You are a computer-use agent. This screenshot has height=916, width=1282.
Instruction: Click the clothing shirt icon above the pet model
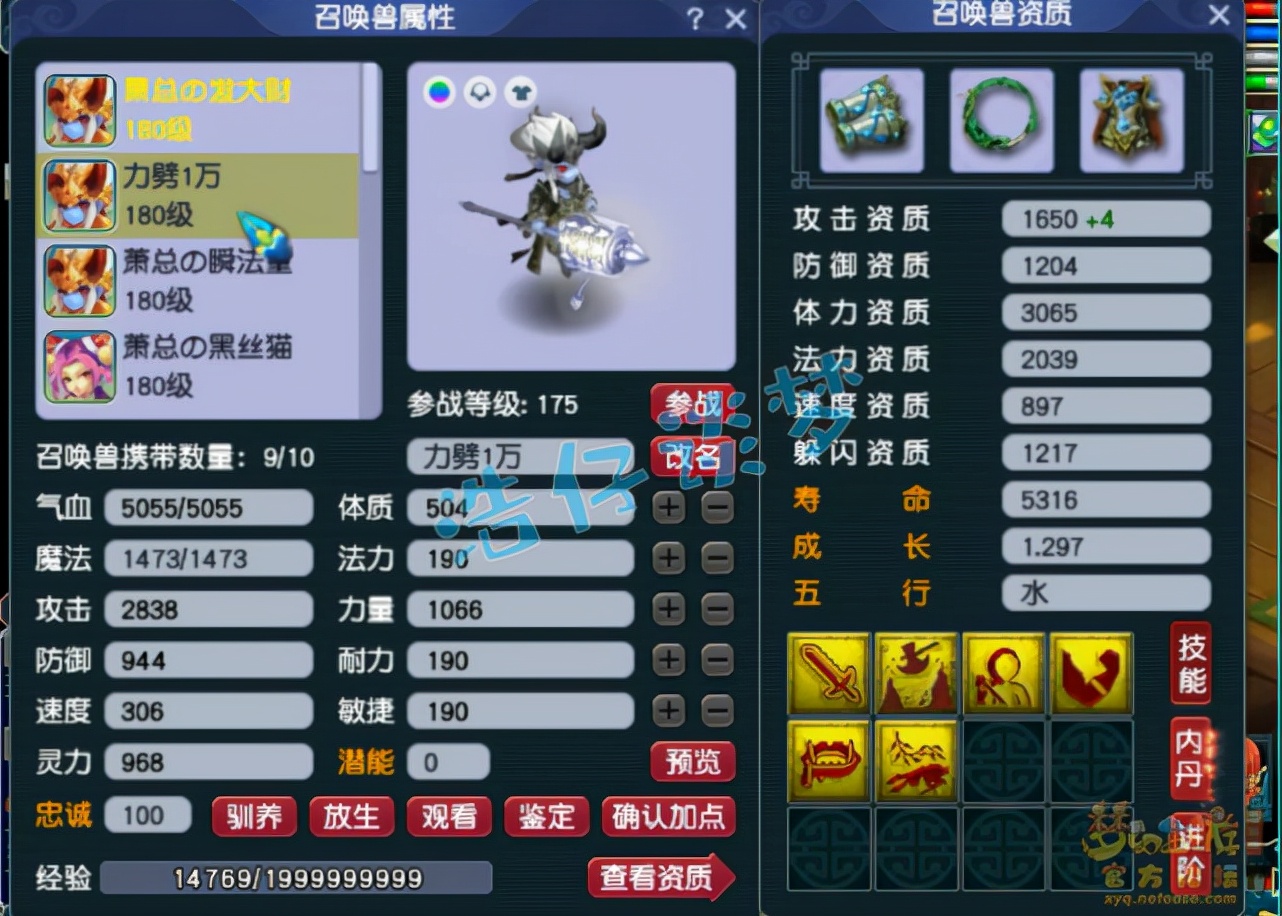click(521, 92)
